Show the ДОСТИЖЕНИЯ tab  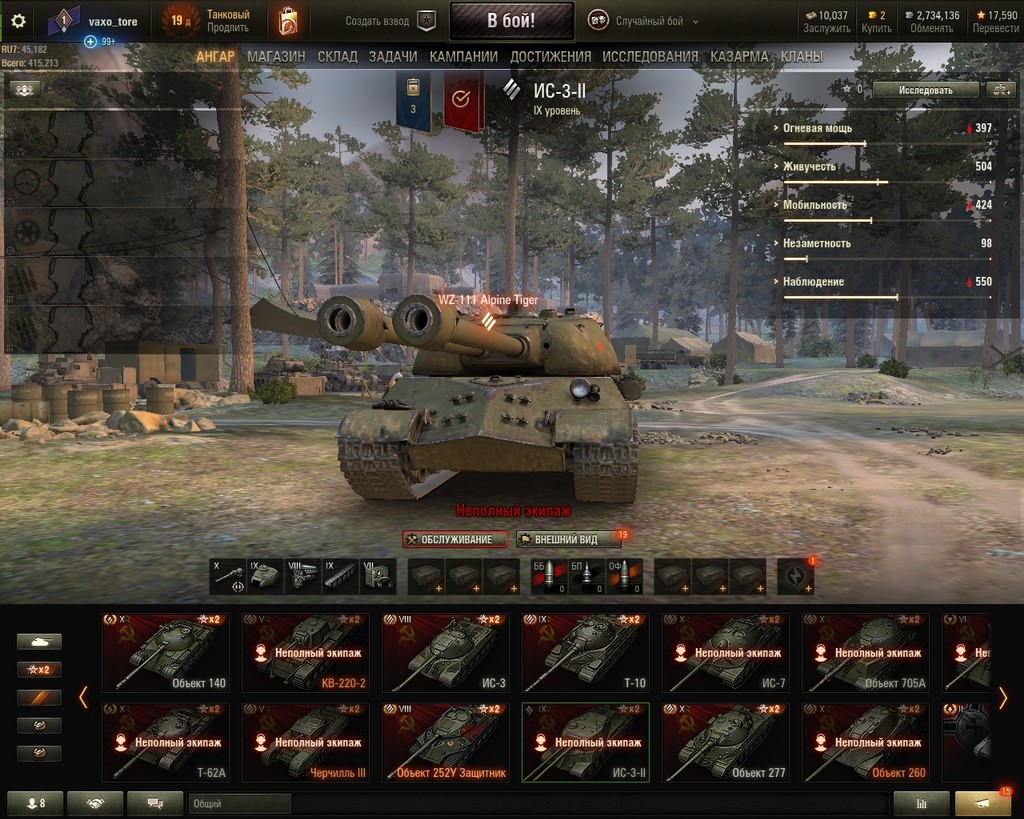(550, 57)
